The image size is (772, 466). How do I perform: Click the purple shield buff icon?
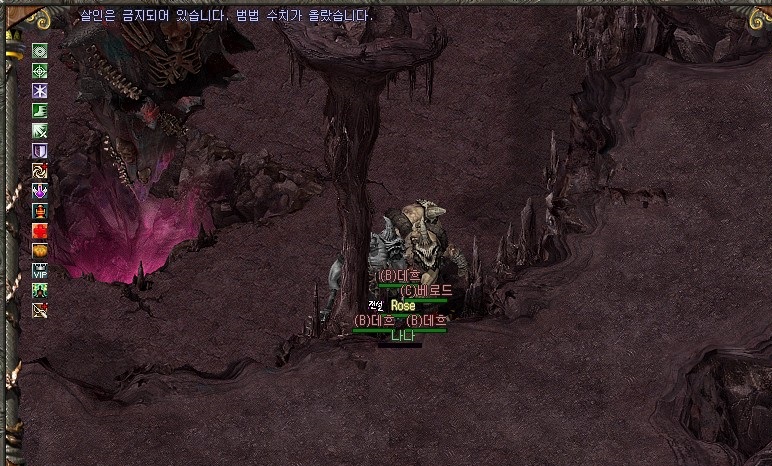click(x=40, y=151)
